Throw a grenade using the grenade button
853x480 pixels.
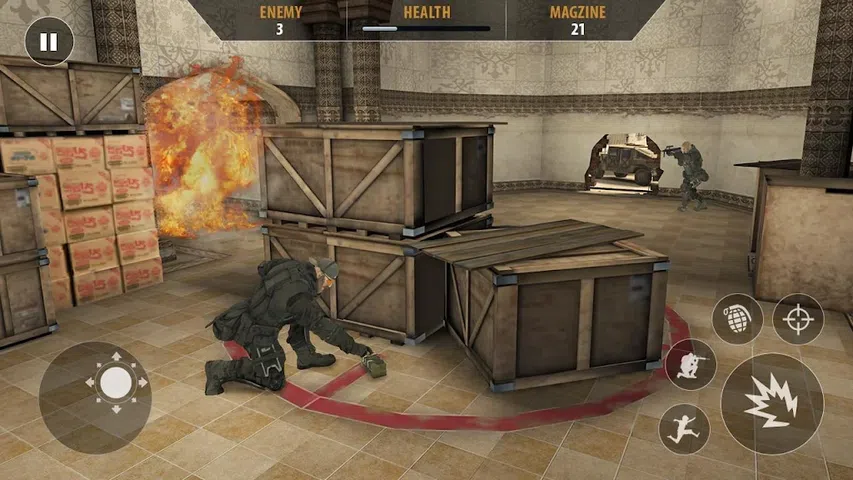737,319
